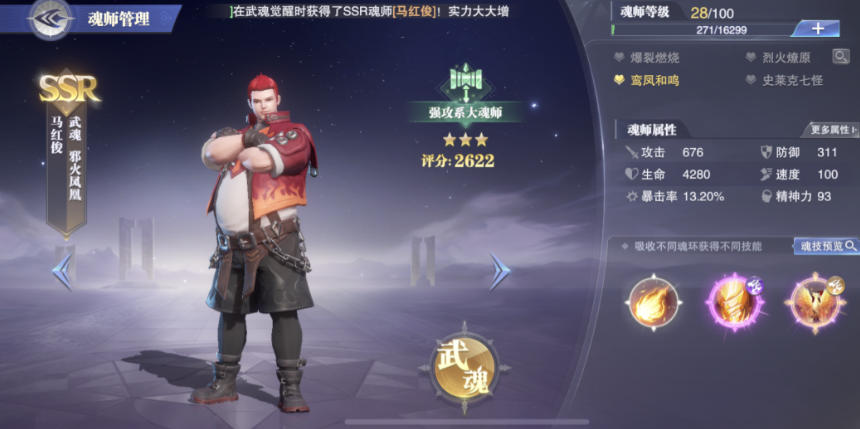View the purple-ringed soul skill icon
The width and height of the screenshot is (860, 429).
coord(733,302)
